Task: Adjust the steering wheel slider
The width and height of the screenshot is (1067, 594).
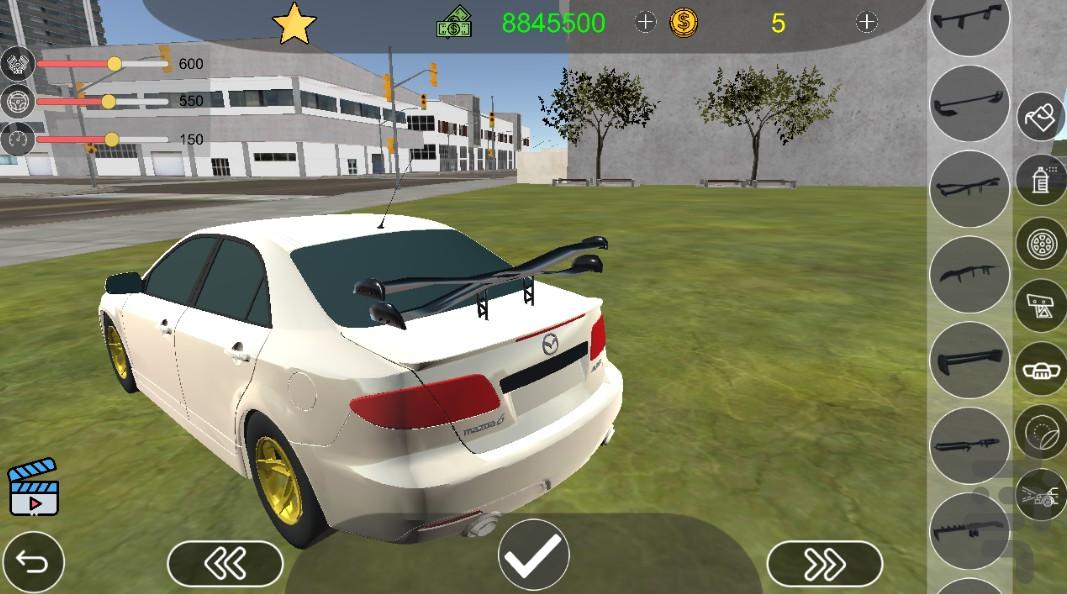Action: pos(108,101)
